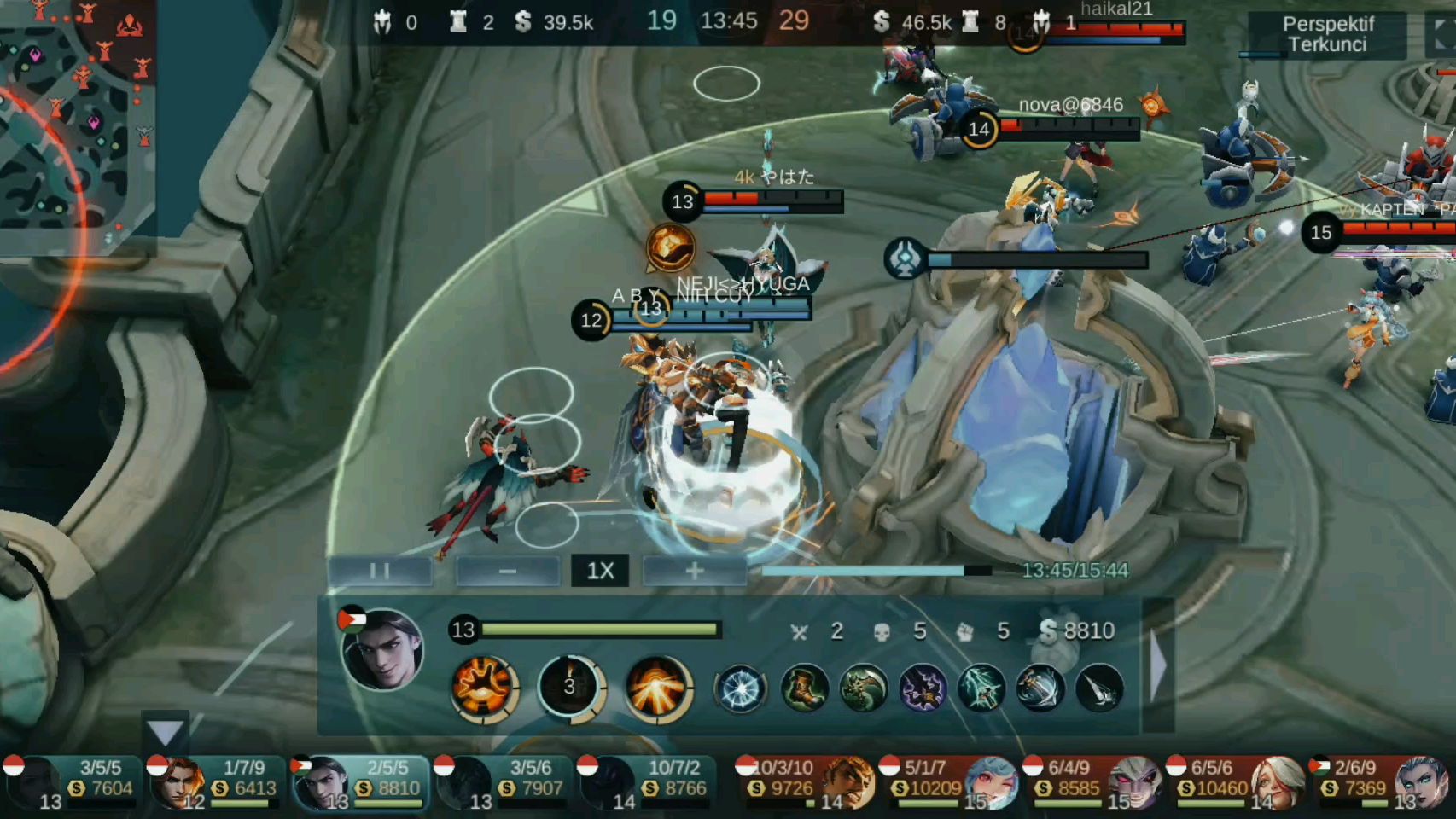Expand the hero info panel arrow
1456x819 pixels.
1158,667
